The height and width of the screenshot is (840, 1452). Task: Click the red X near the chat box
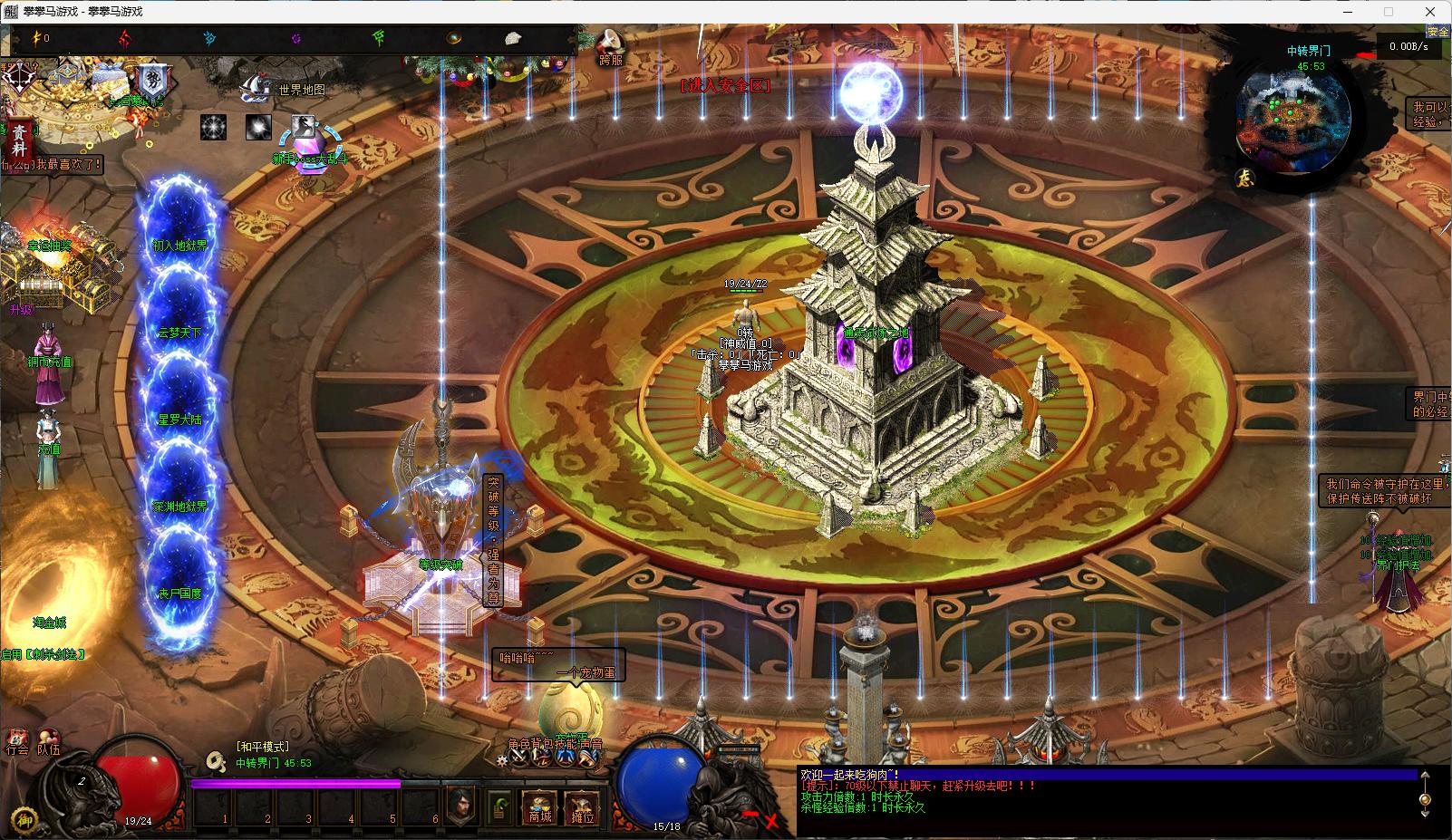[x=771, y=821]
